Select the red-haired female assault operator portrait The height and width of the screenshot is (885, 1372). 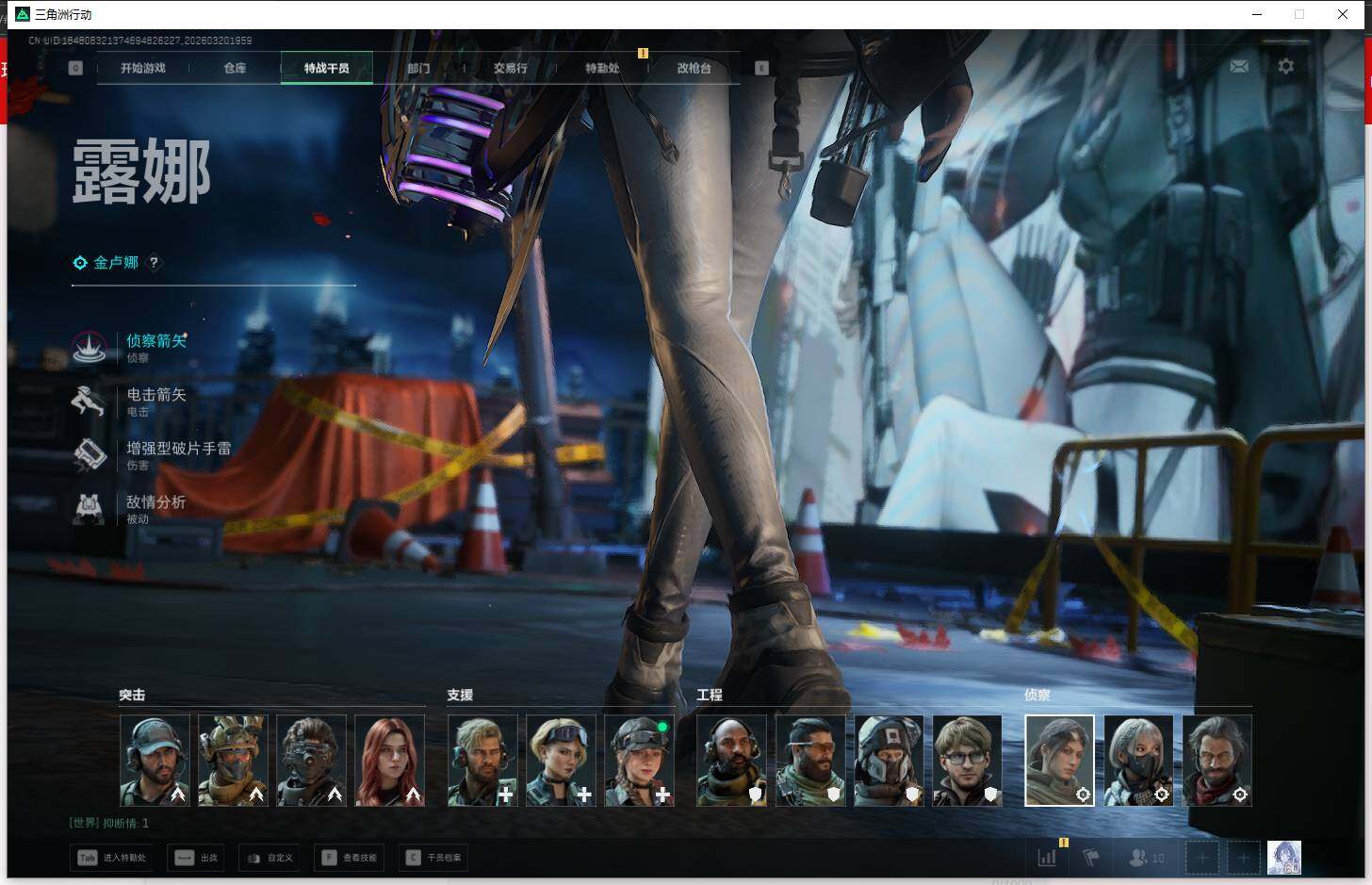coord(389,761)
